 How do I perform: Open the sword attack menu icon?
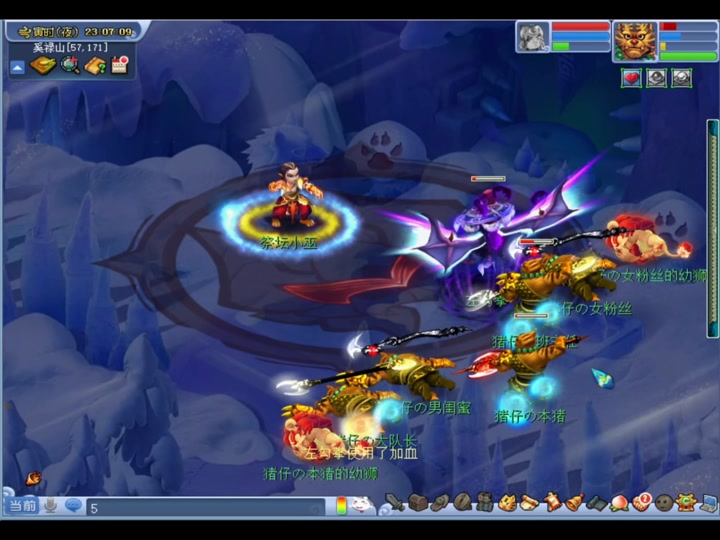(395, 502)
